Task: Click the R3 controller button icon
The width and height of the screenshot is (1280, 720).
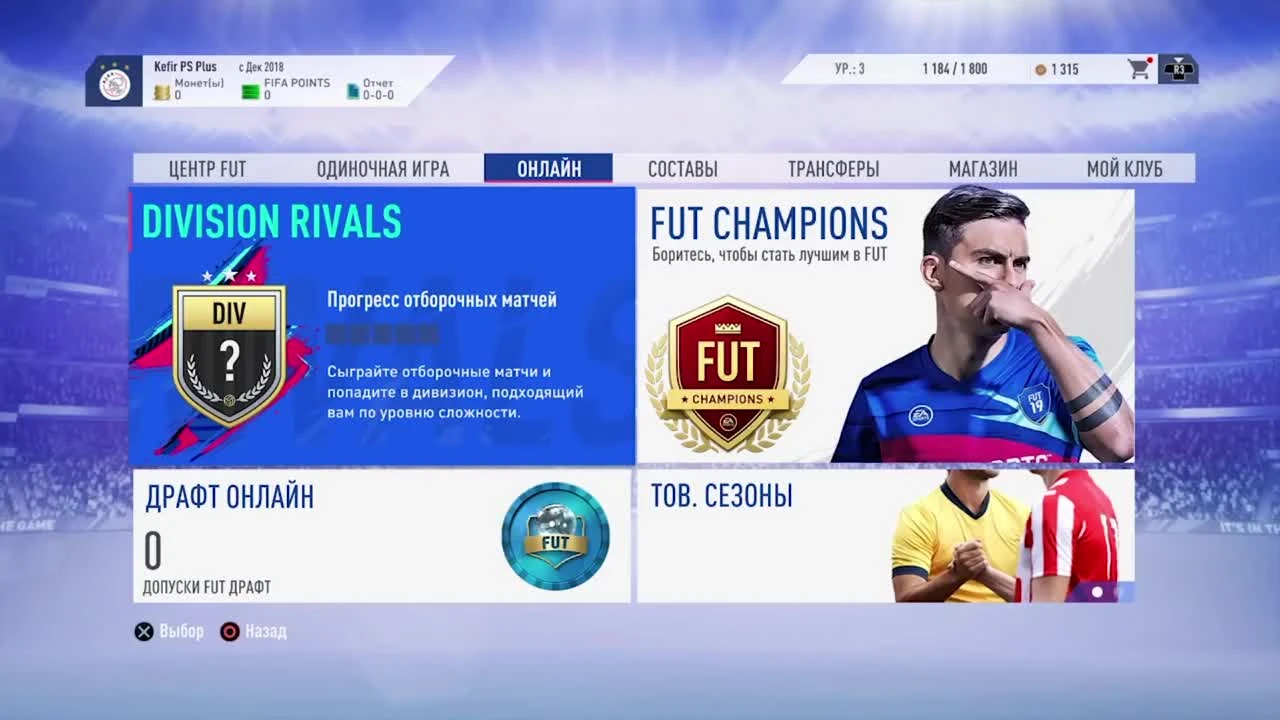Action: [x=1178, y=68]
